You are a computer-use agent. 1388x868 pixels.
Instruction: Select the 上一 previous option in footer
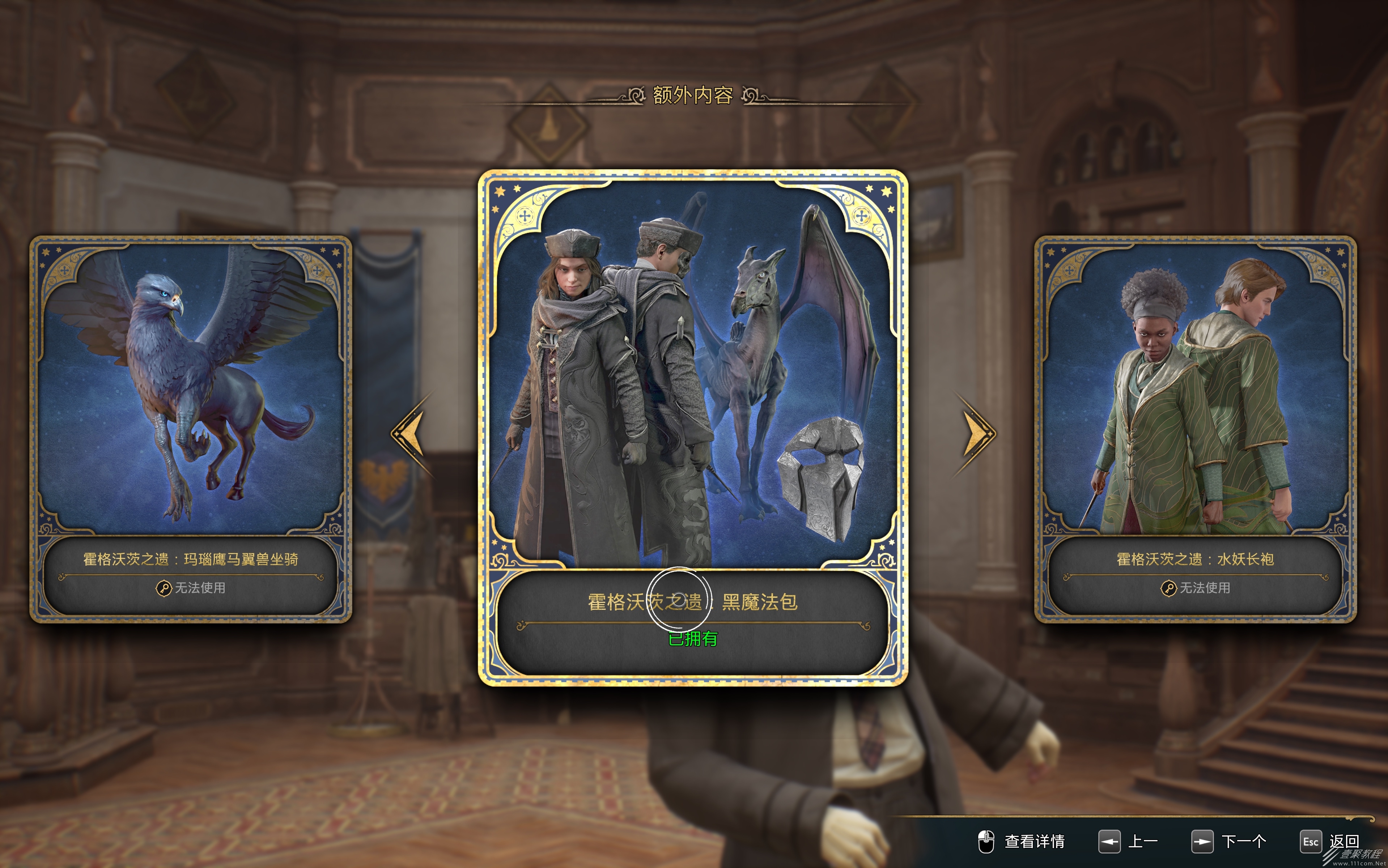click(x=1129, y=842)
